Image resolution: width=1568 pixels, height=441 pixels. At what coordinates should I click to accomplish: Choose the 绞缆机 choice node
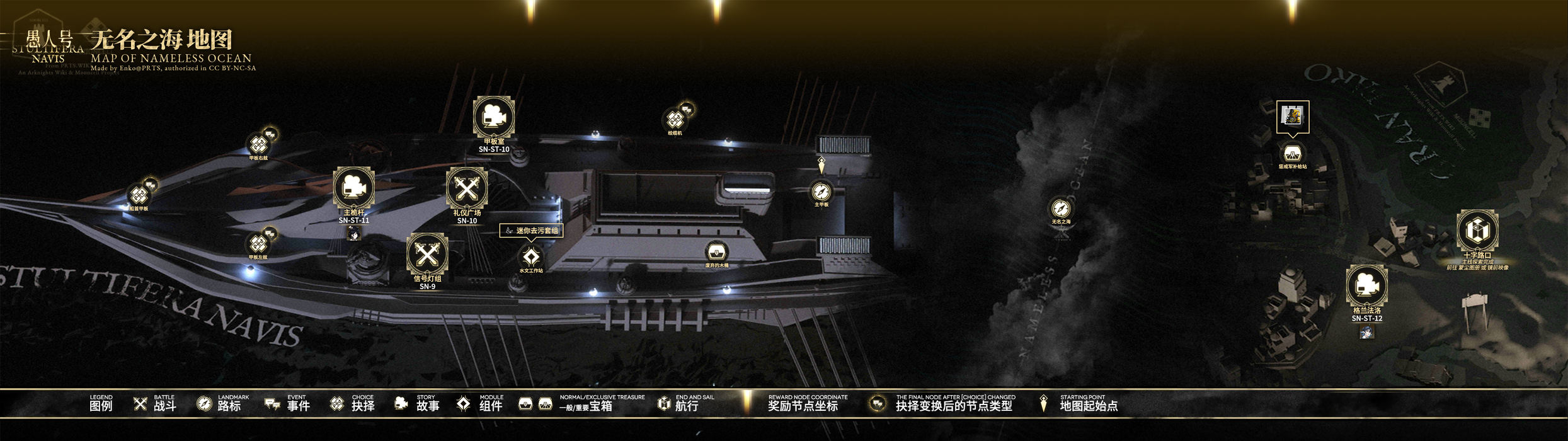click(x=675, y=120)
